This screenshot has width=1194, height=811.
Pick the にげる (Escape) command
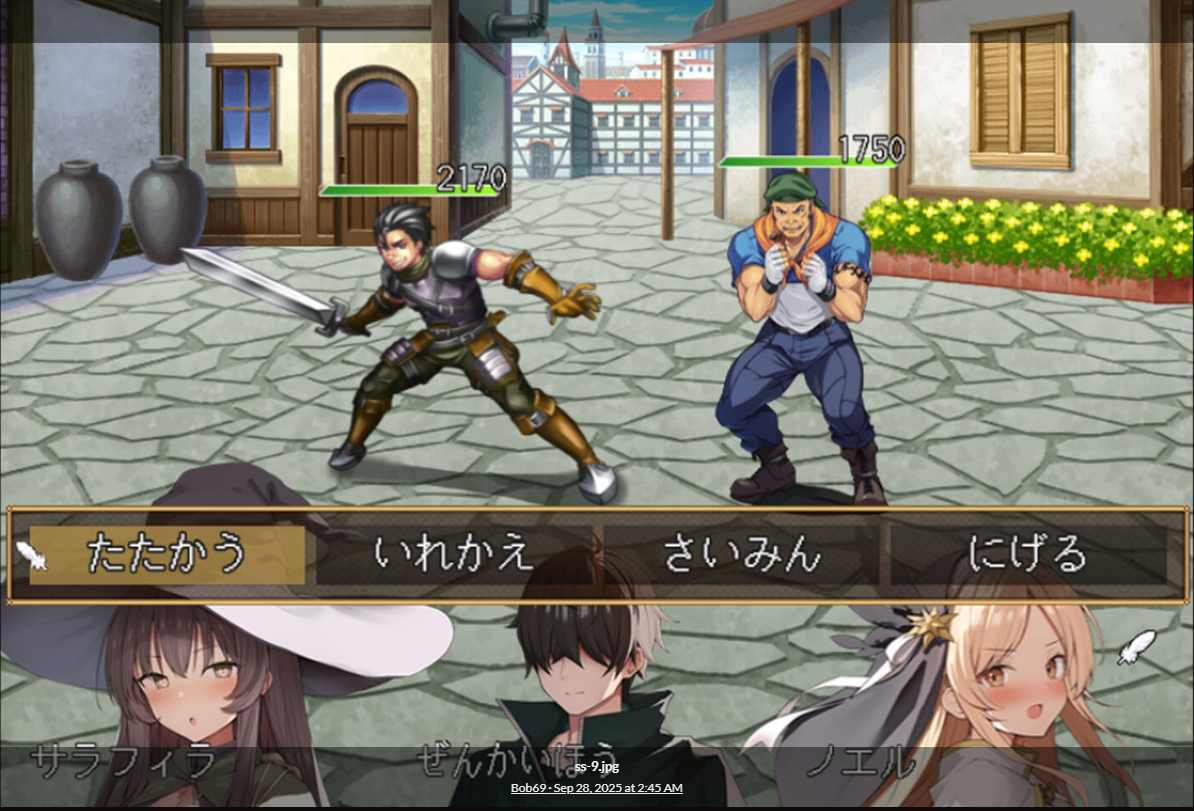point(1027,554)
